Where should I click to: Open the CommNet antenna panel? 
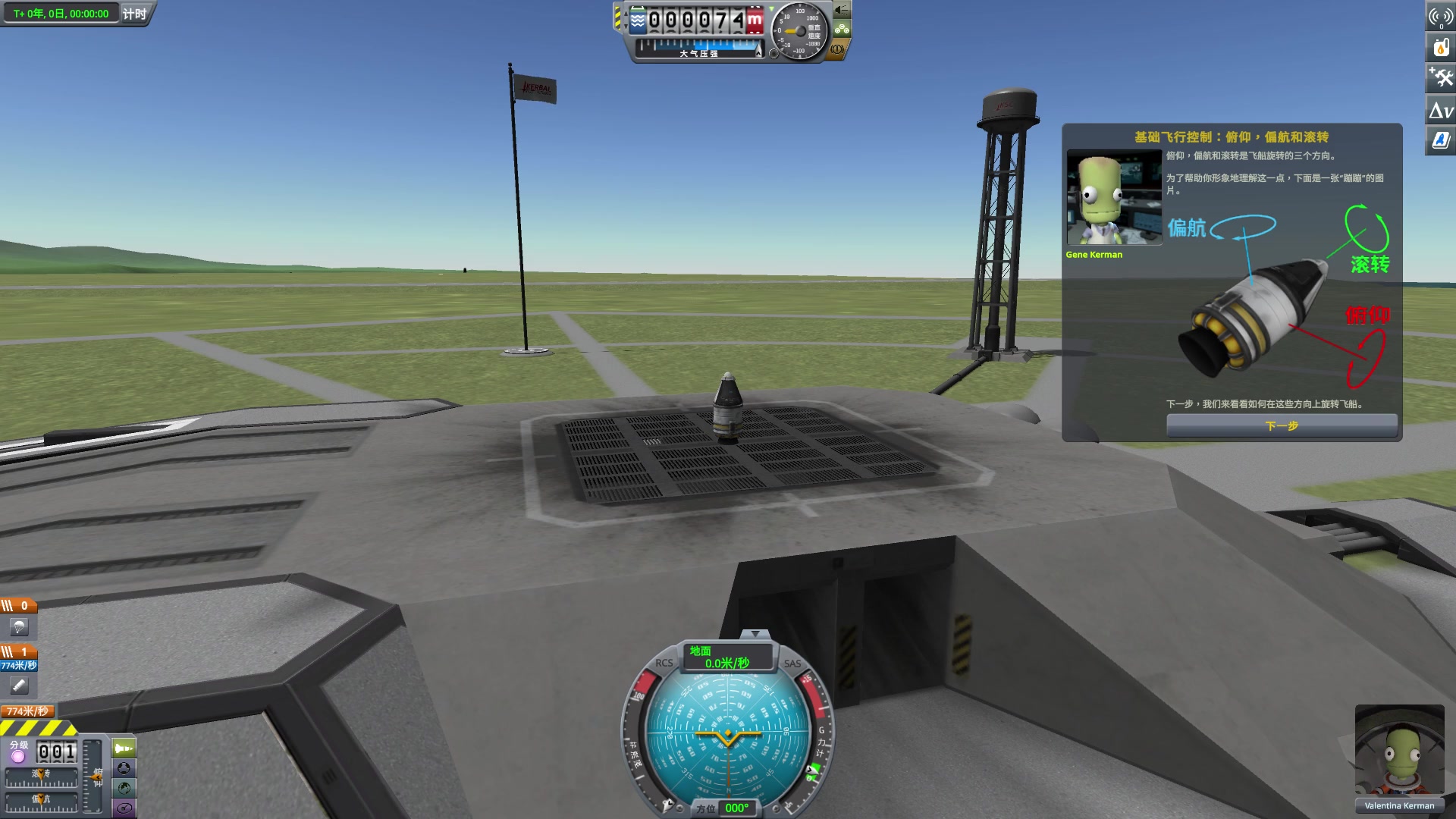[1440, 17]
